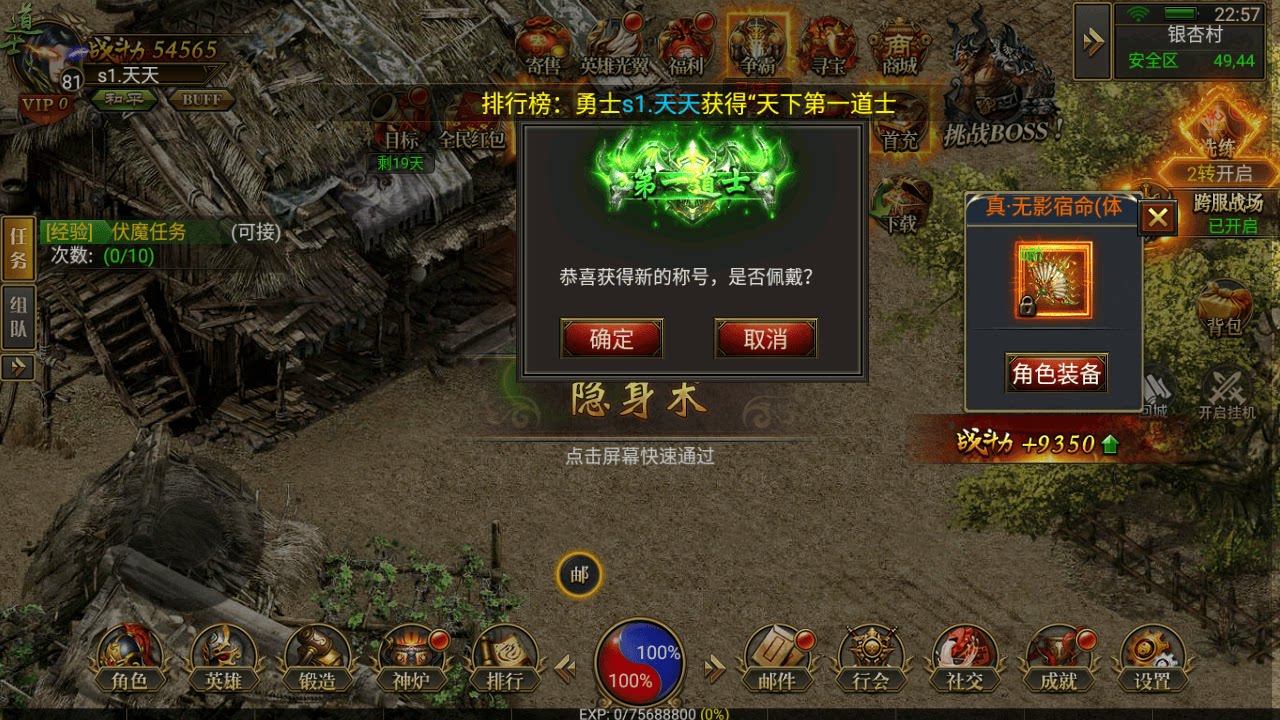The image size is (1280, 720).
Task: Click the EXP progress bar
Action: pyautogui.click(x=640, y=714)
